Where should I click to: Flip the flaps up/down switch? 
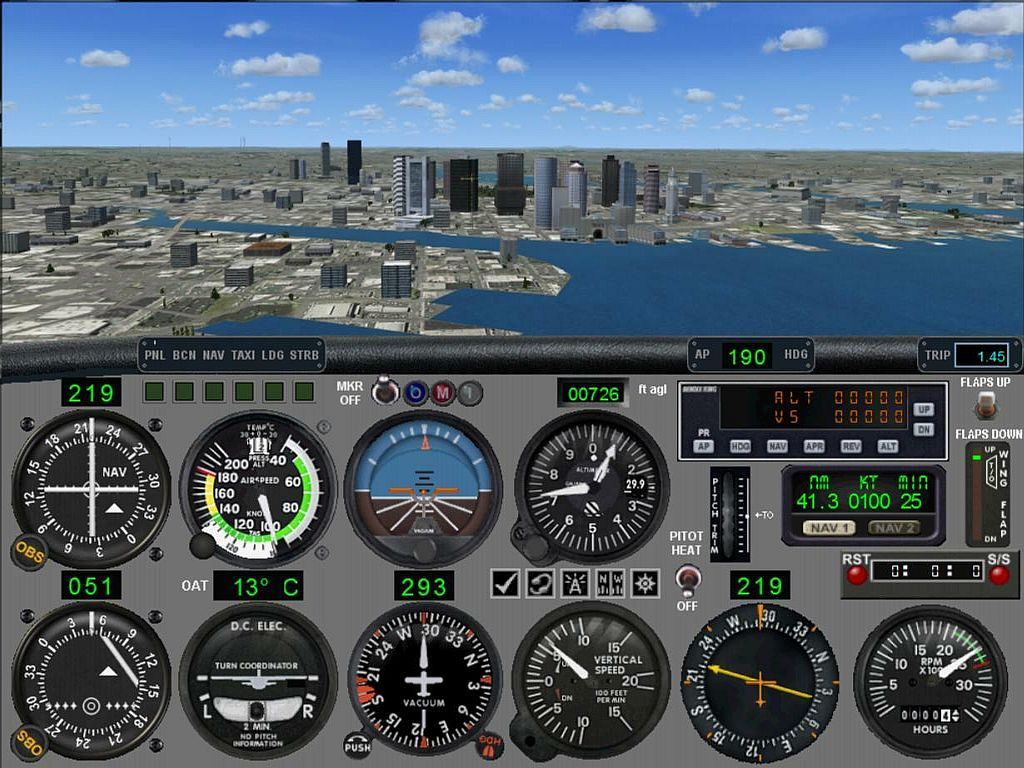985,404
